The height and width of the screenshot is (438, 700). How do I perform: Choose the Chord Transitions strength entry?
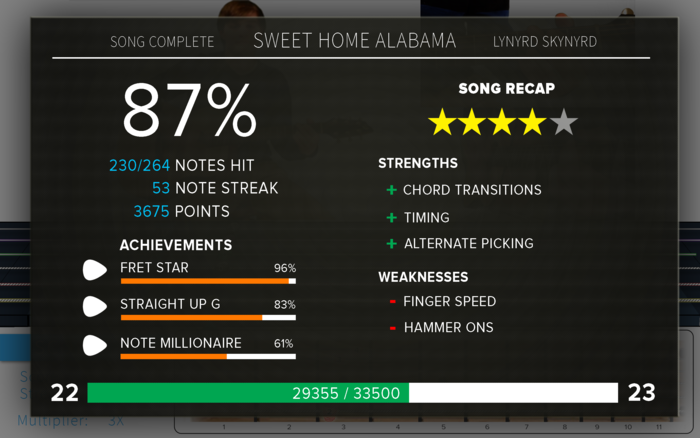[x=471, y=190]
